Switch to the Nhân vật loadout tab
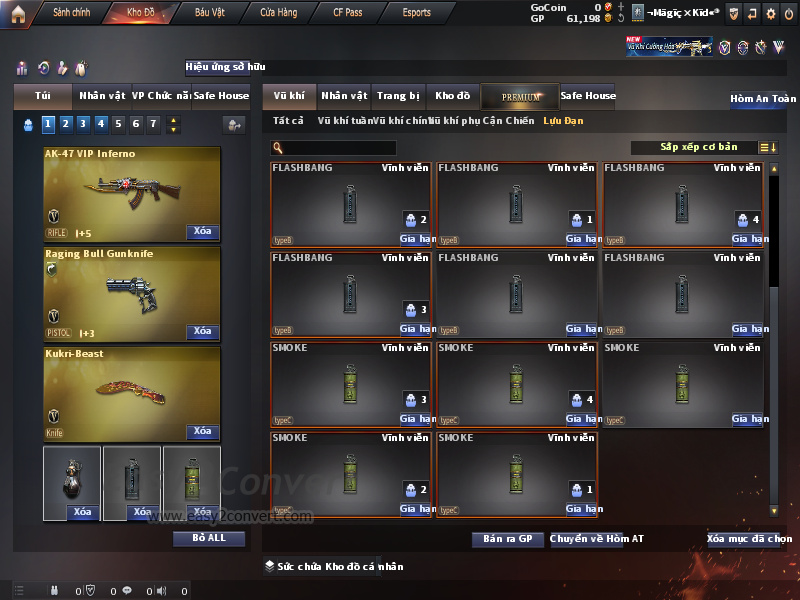Image resolution: width=800 pixels, height=600 pixels. coord(101,96)
